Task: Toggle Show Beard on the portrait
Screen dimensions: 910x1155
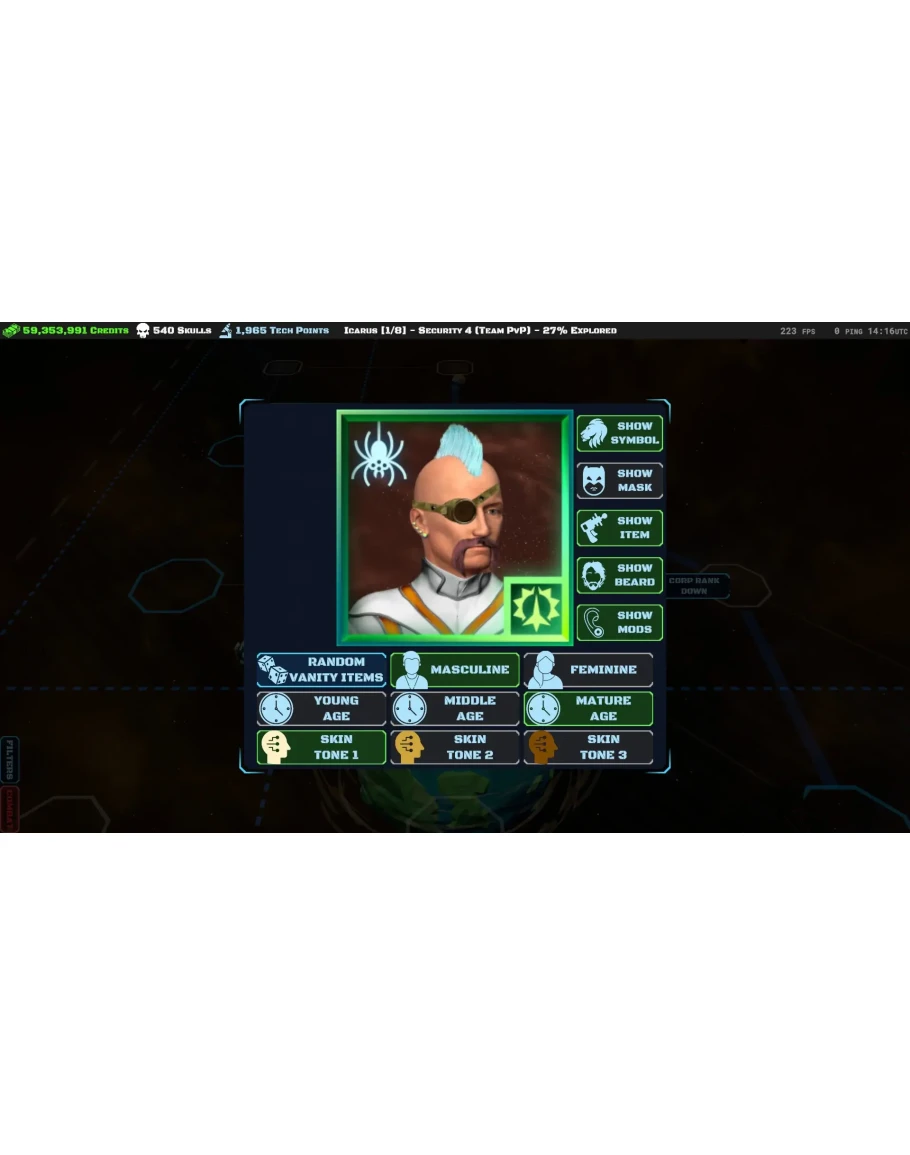Action: [620, 575]
